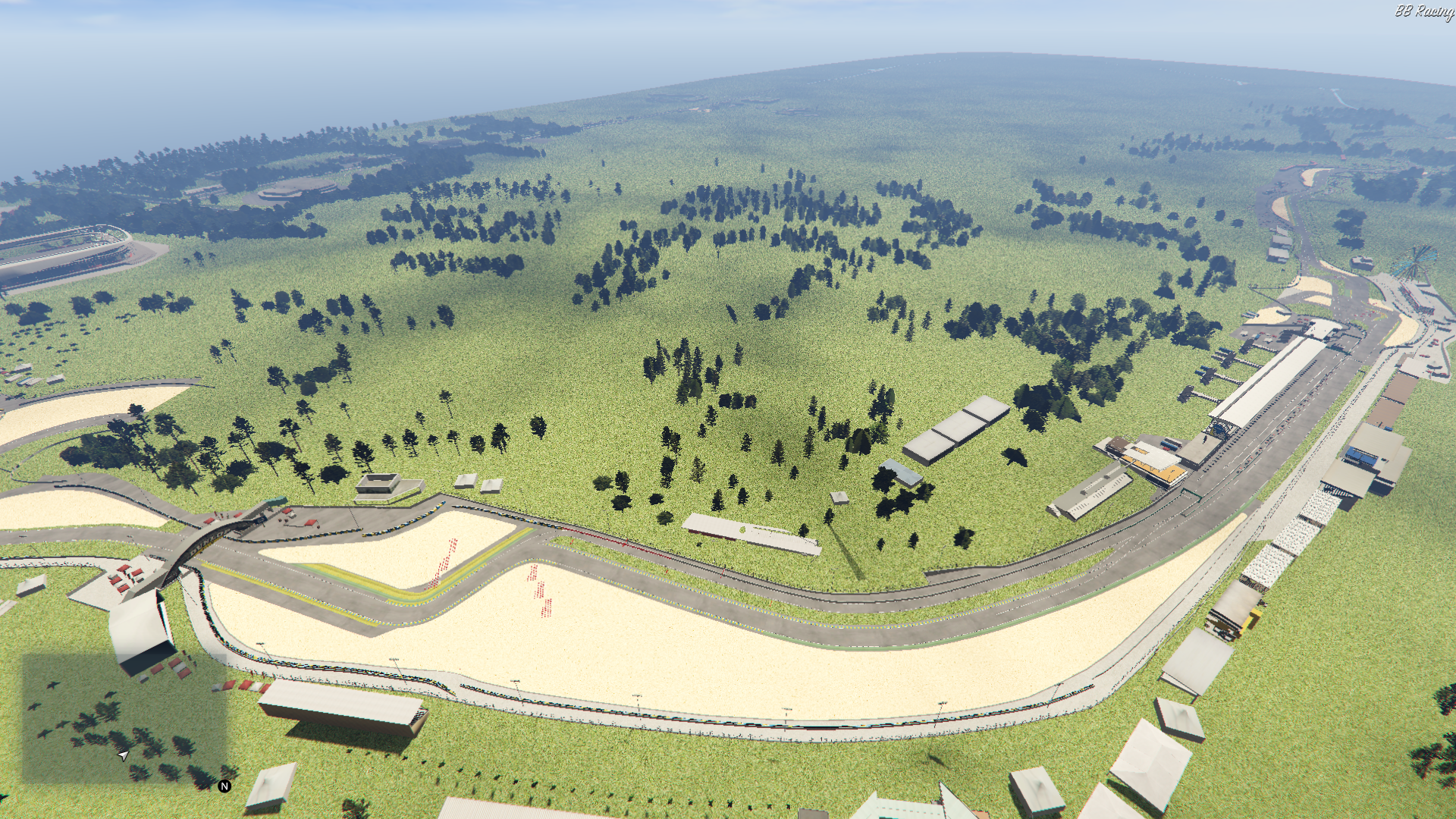The image size is (1456, 819).
Task: Click the player arrow on the minimap
Action: pos(123,755)
